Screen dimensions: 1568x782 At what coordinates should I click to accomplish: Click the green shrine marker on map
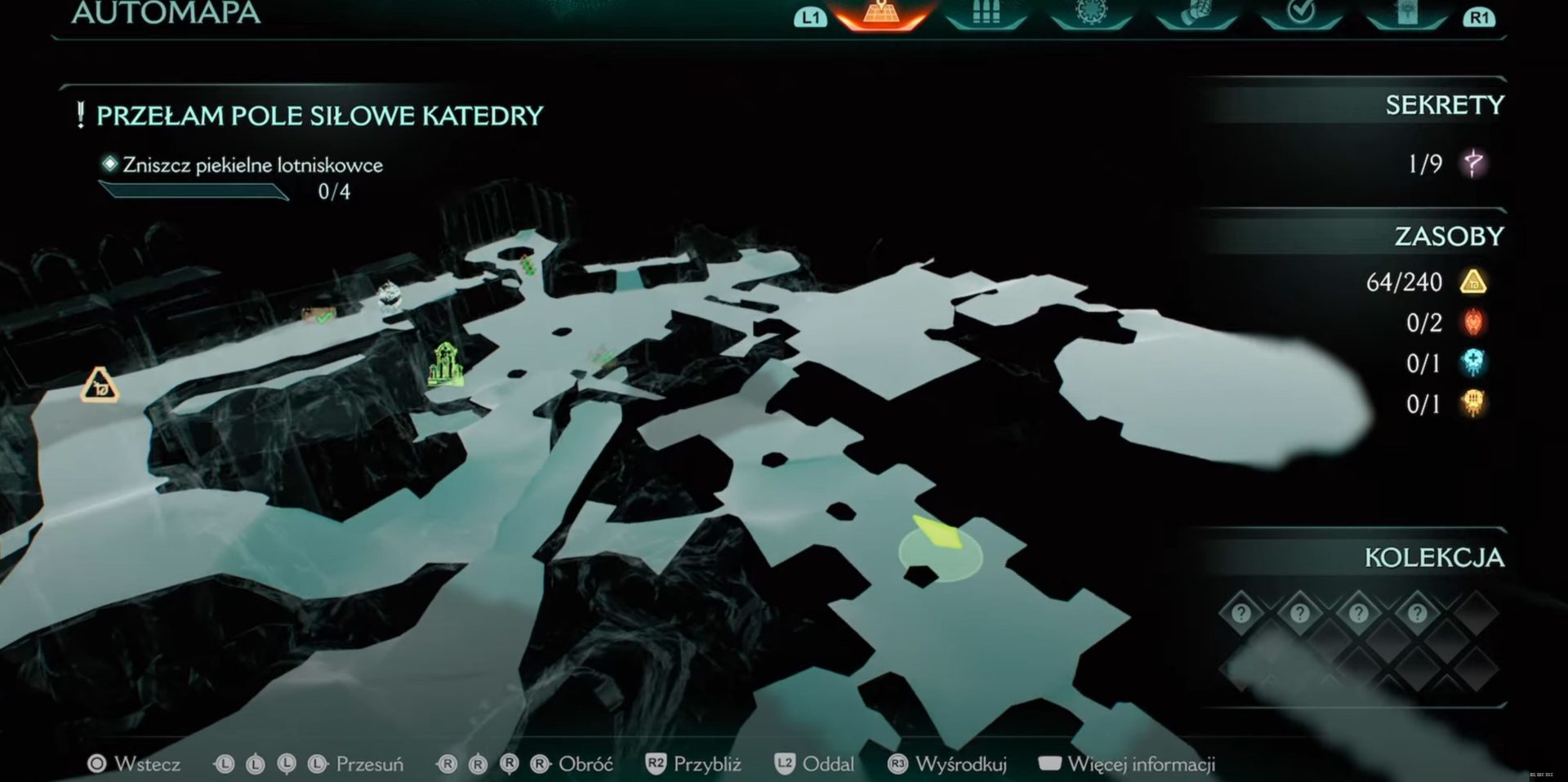pos(446,364)
